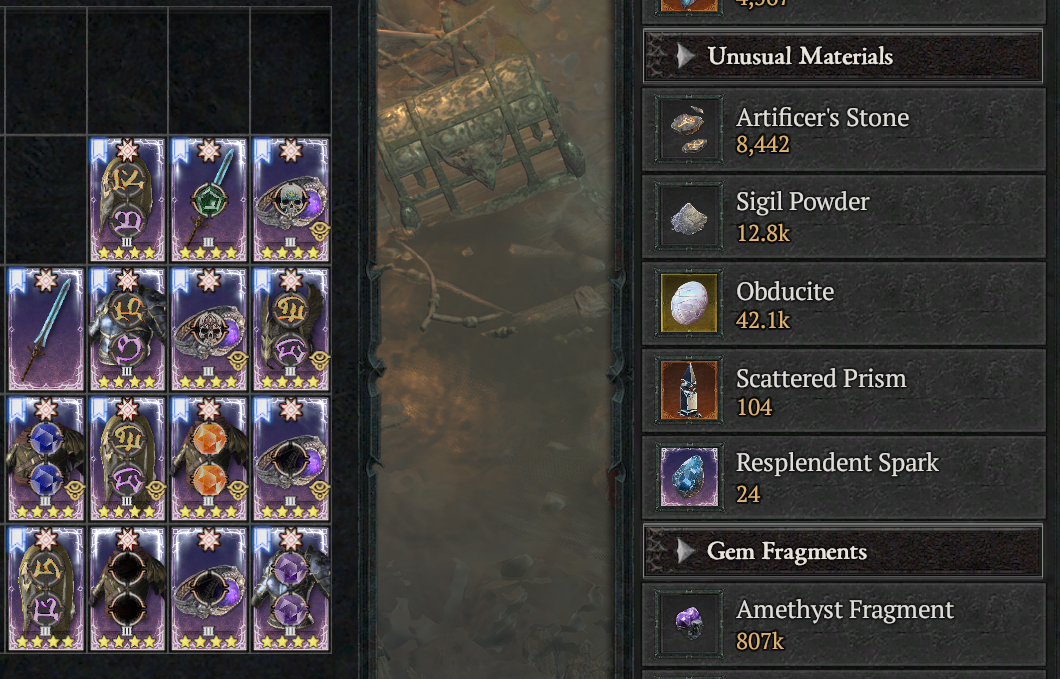Select the green-gem wand item slot

click(209, 200)
